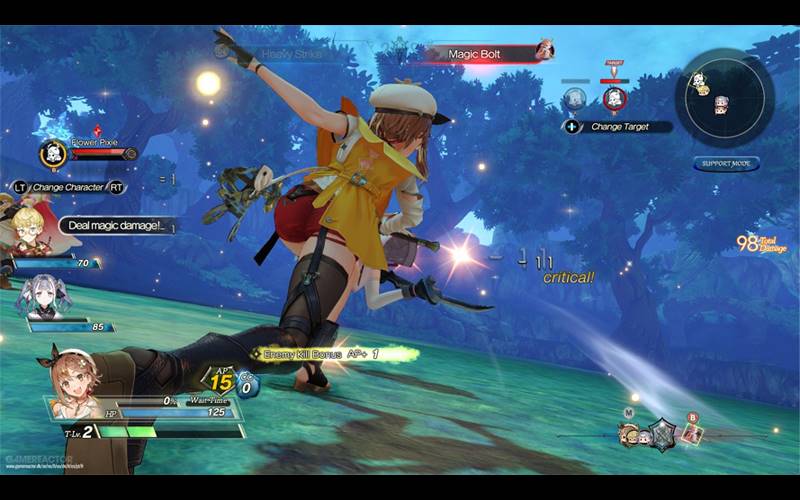The image size is (800, 500).
Task: Select the red item card on the timeline
Action: (x=690, y=433)
